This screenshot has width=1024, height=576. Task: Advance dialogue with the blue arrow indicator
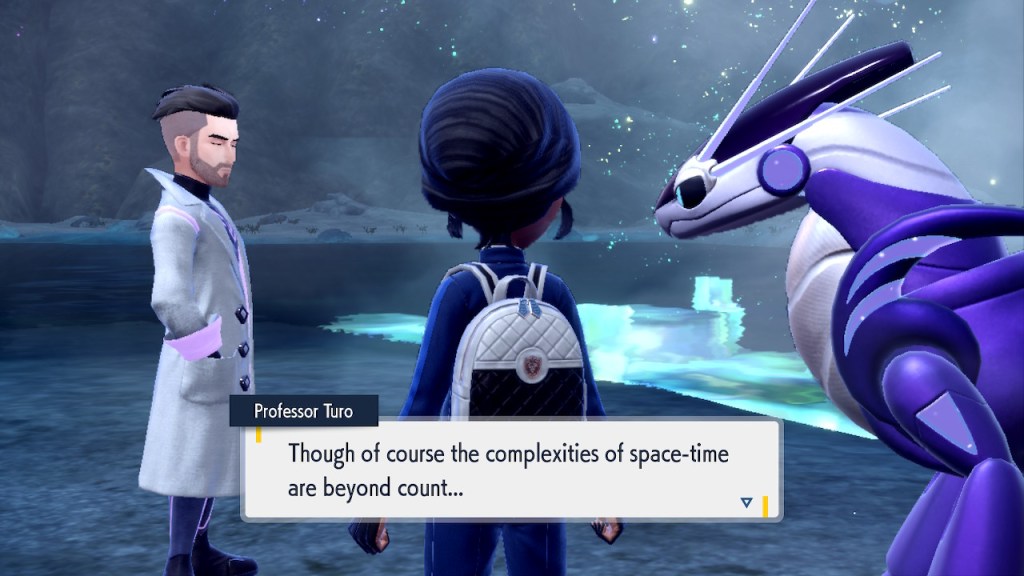tap(746, 502)
